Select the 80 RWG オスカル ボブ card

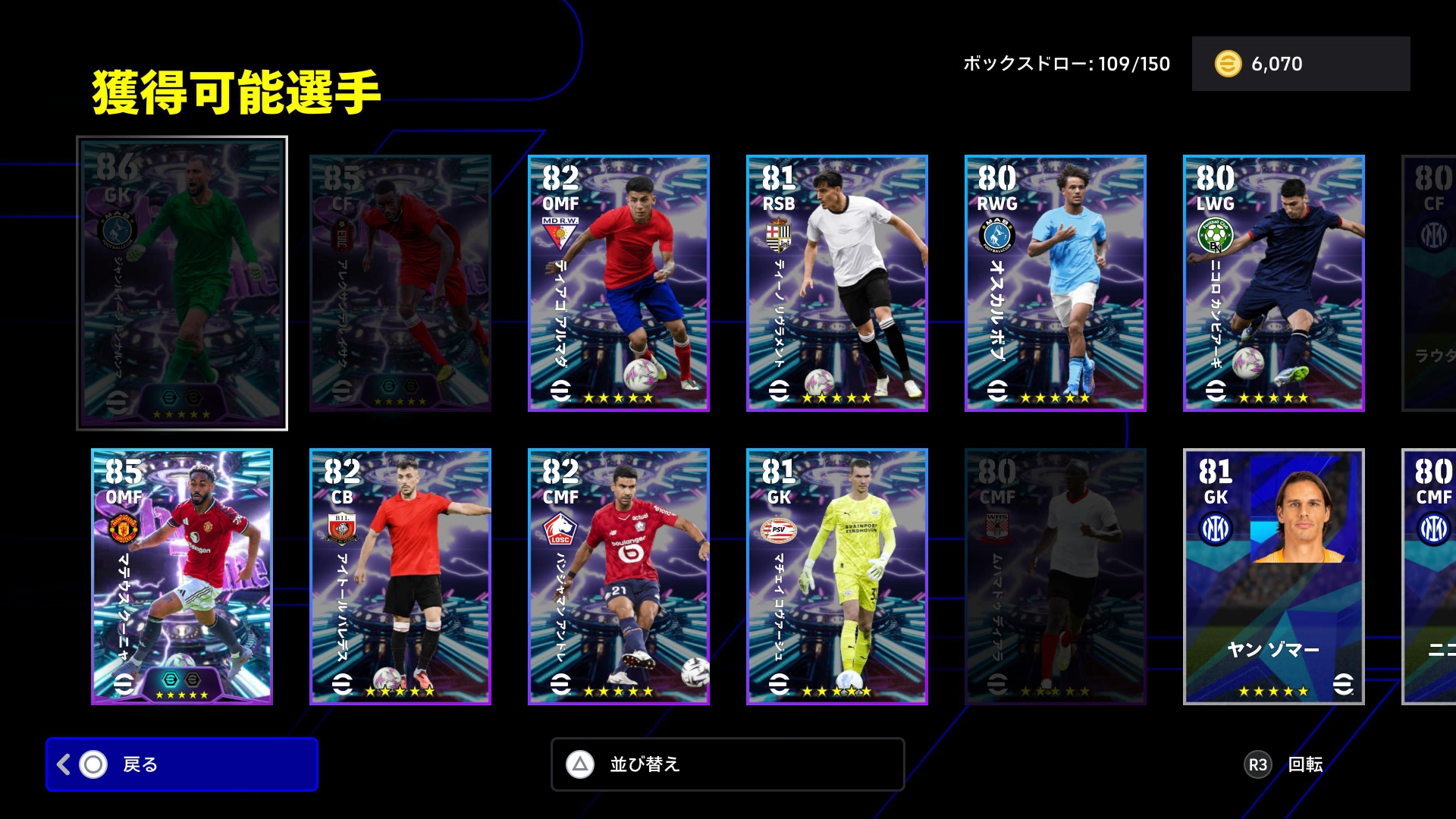tap(1055, 283)
